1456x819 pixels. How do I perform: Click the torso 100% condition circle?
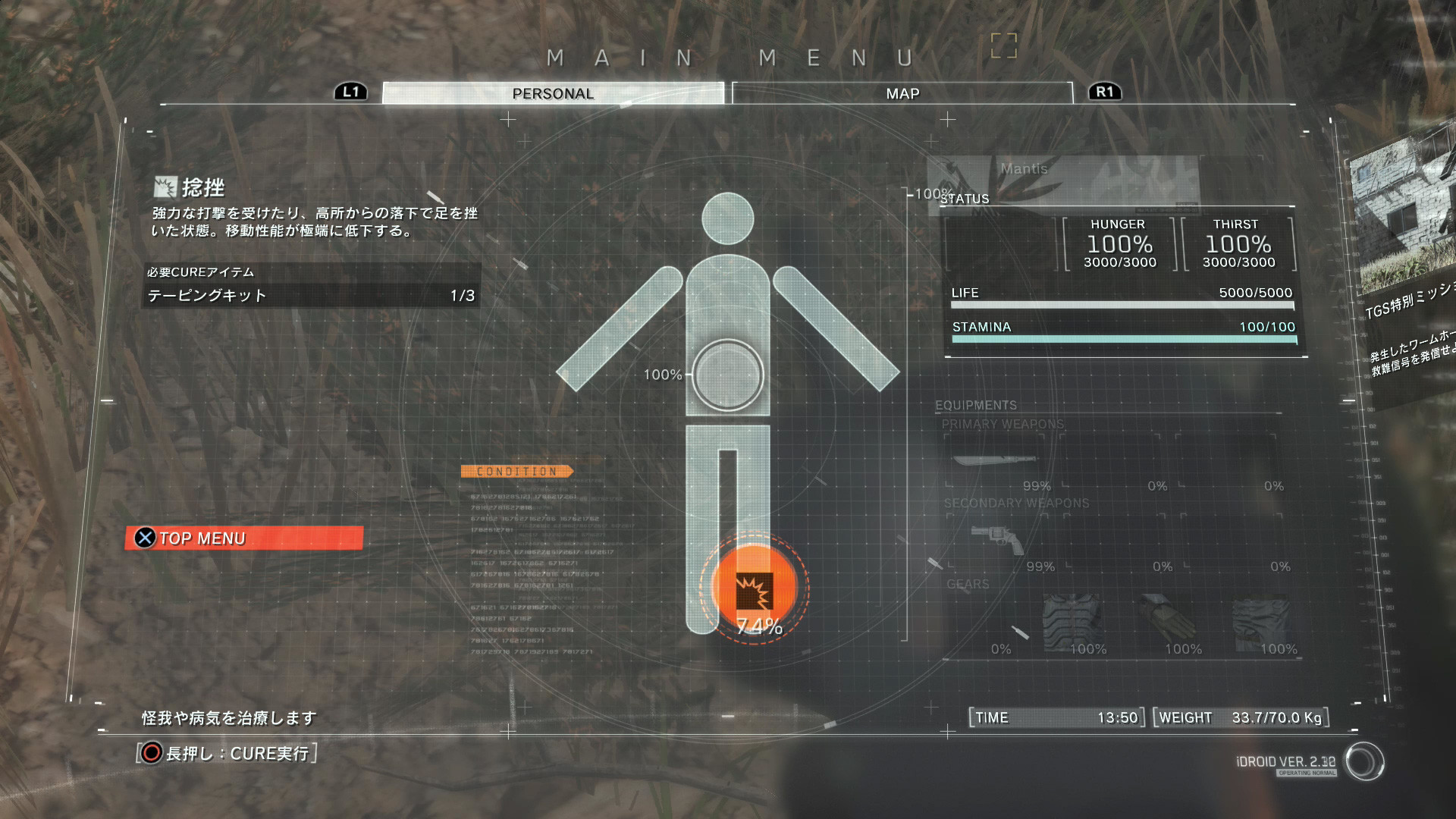pos(729,374)
